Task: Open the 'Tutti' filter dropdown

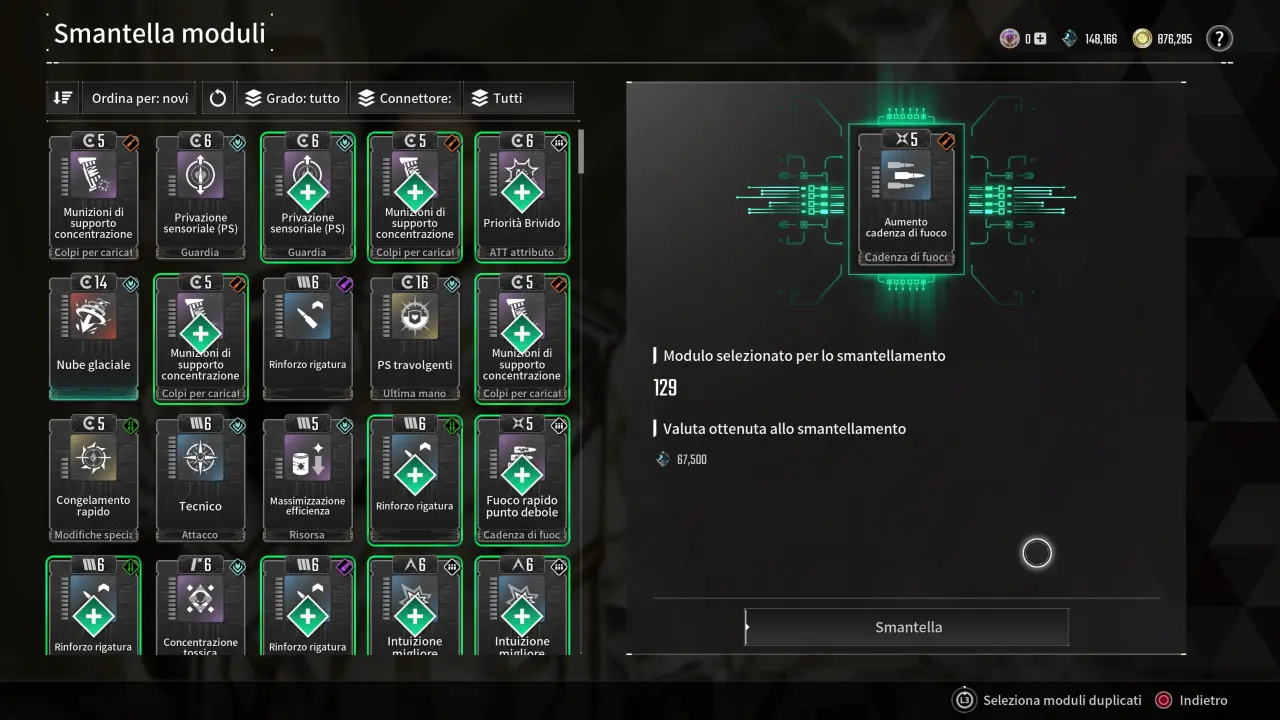Action: [x=517, y=98]
